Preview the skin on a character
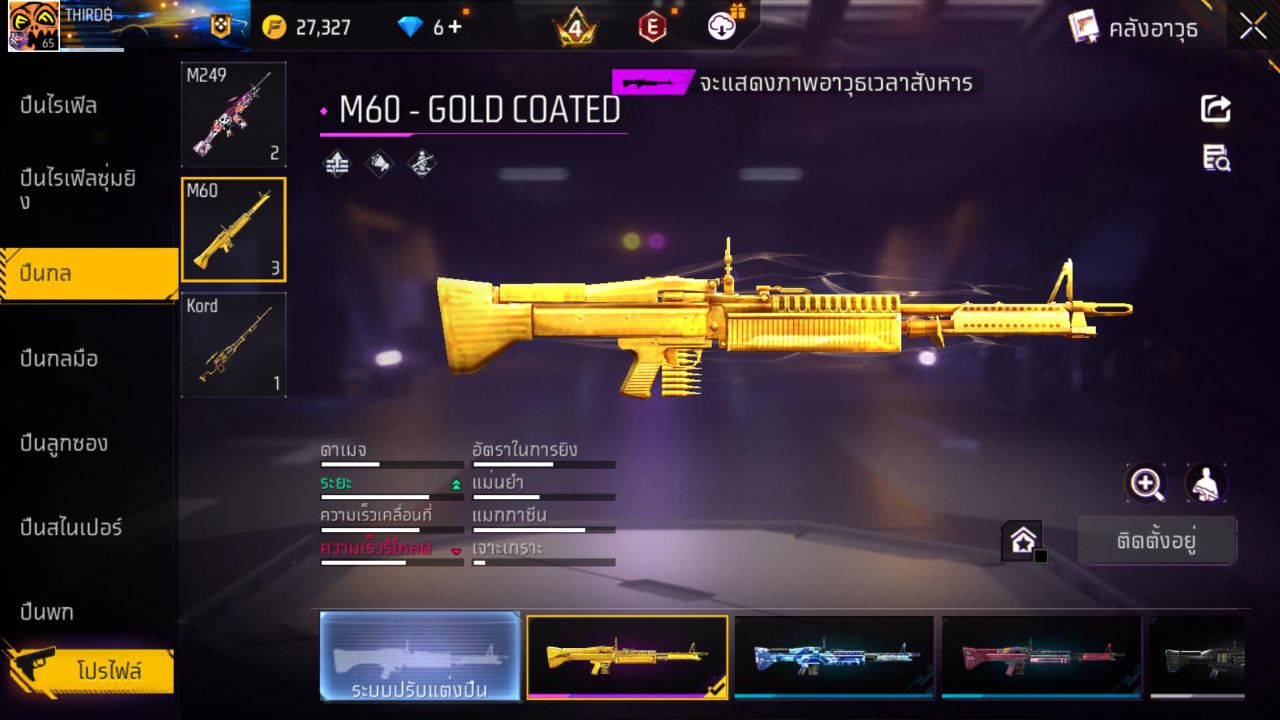 point(1206,484)
